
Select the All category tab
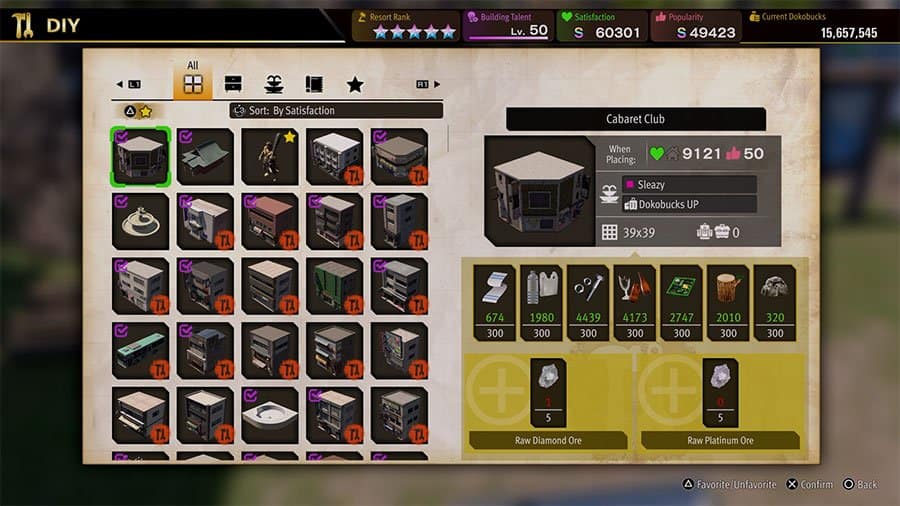point(193,83)
